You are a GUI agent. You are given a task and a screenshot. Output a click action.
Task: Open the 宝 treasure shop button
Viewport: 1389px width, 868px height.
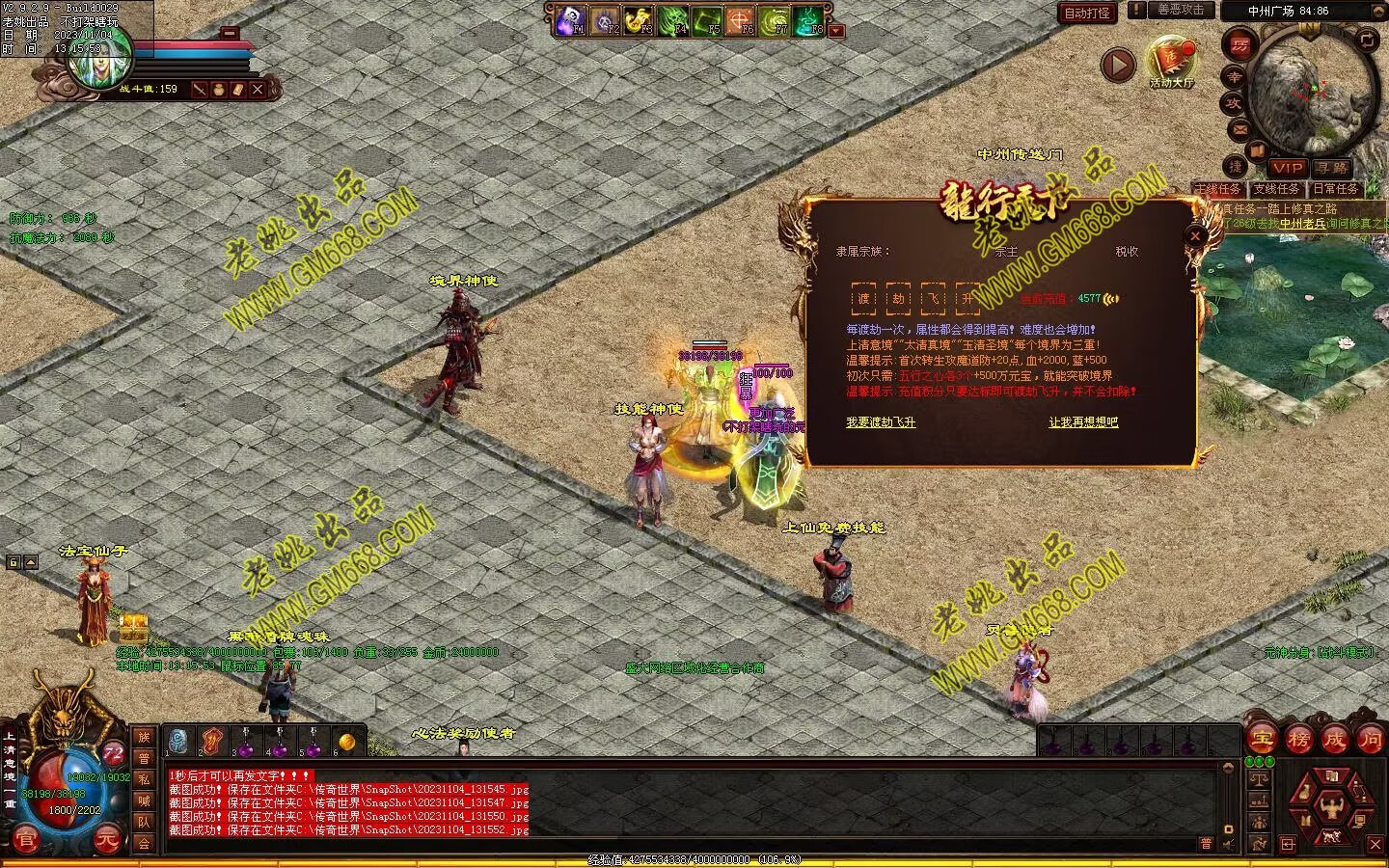coord(1262,740)
